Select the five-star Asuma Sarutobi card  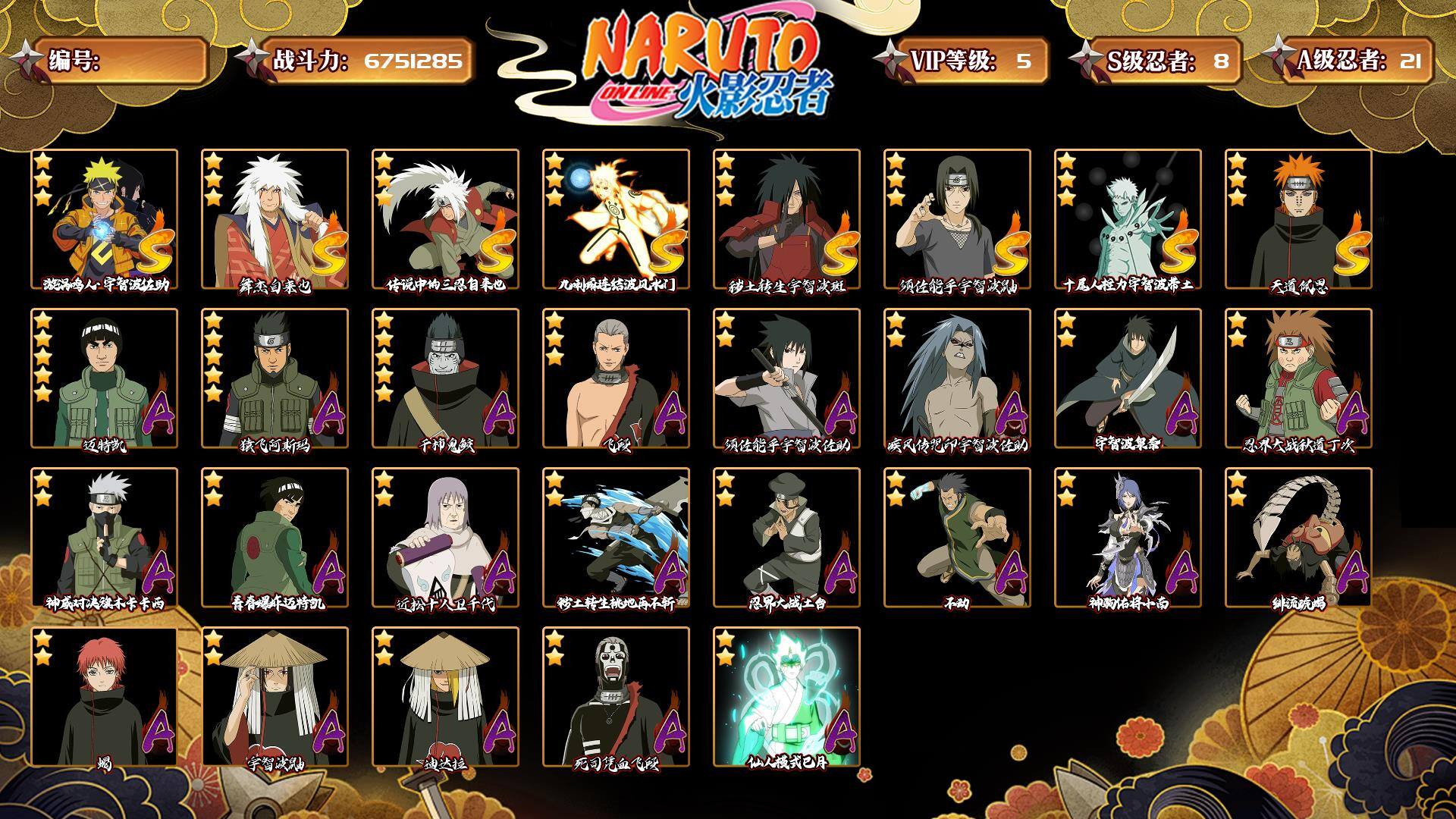(x=275, y=378)
